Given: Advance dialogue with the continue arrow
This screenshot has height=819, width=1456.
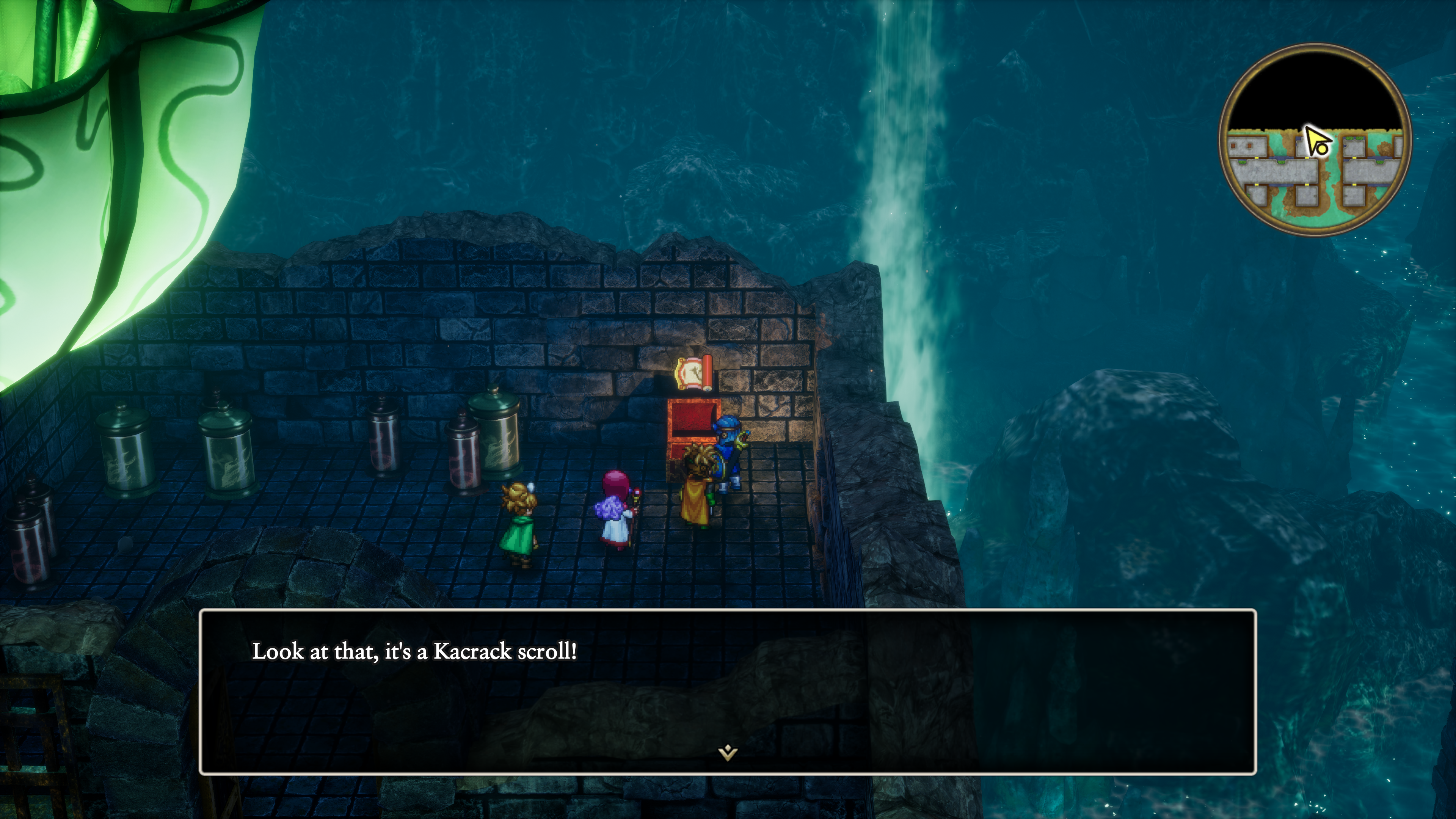Looking at the screenshot, I should tap(728, 752).
